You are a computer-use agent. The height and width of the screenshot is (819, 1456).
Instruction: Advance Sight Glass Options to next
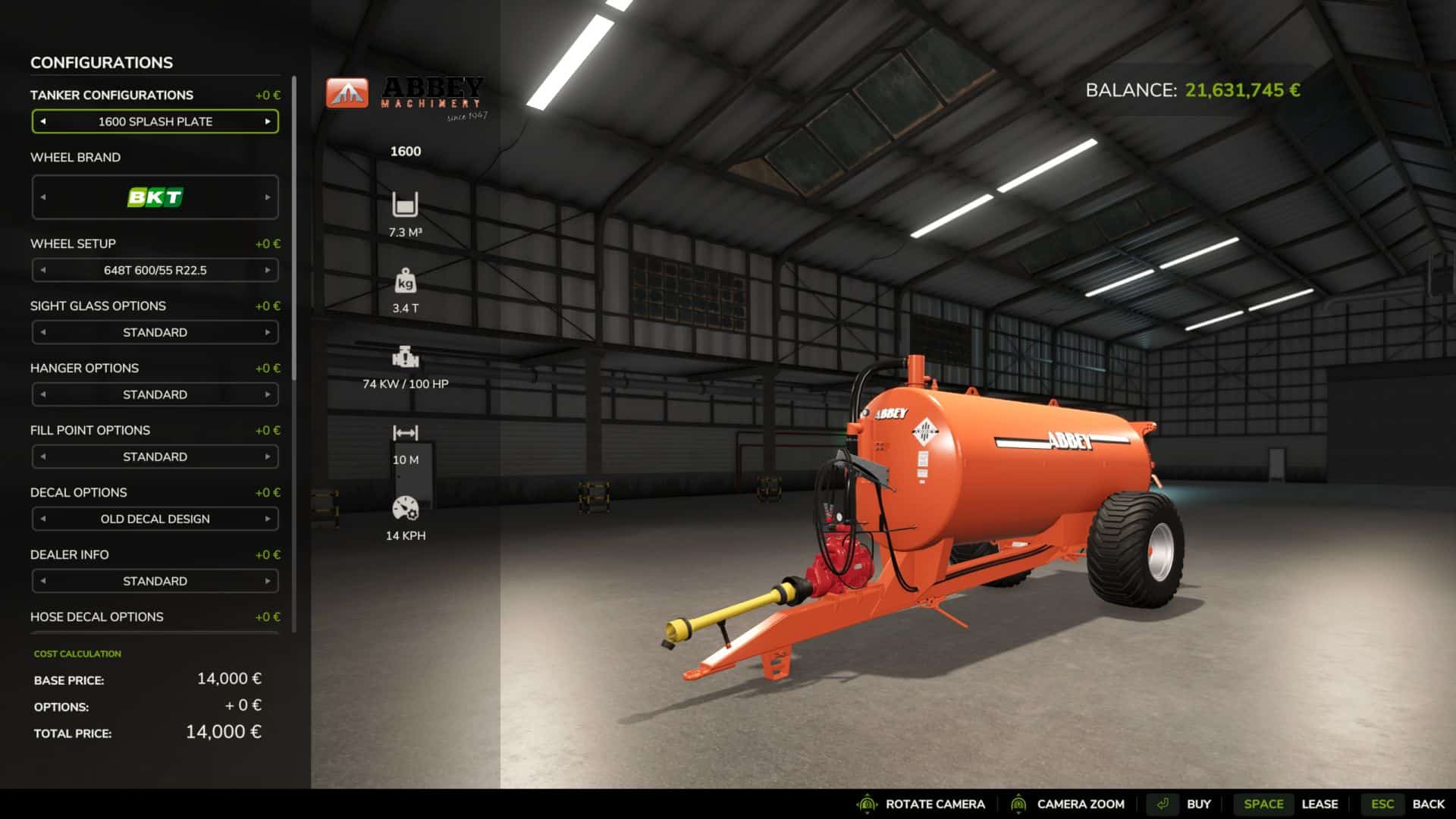pyautogui.click(x=268, y=332)
